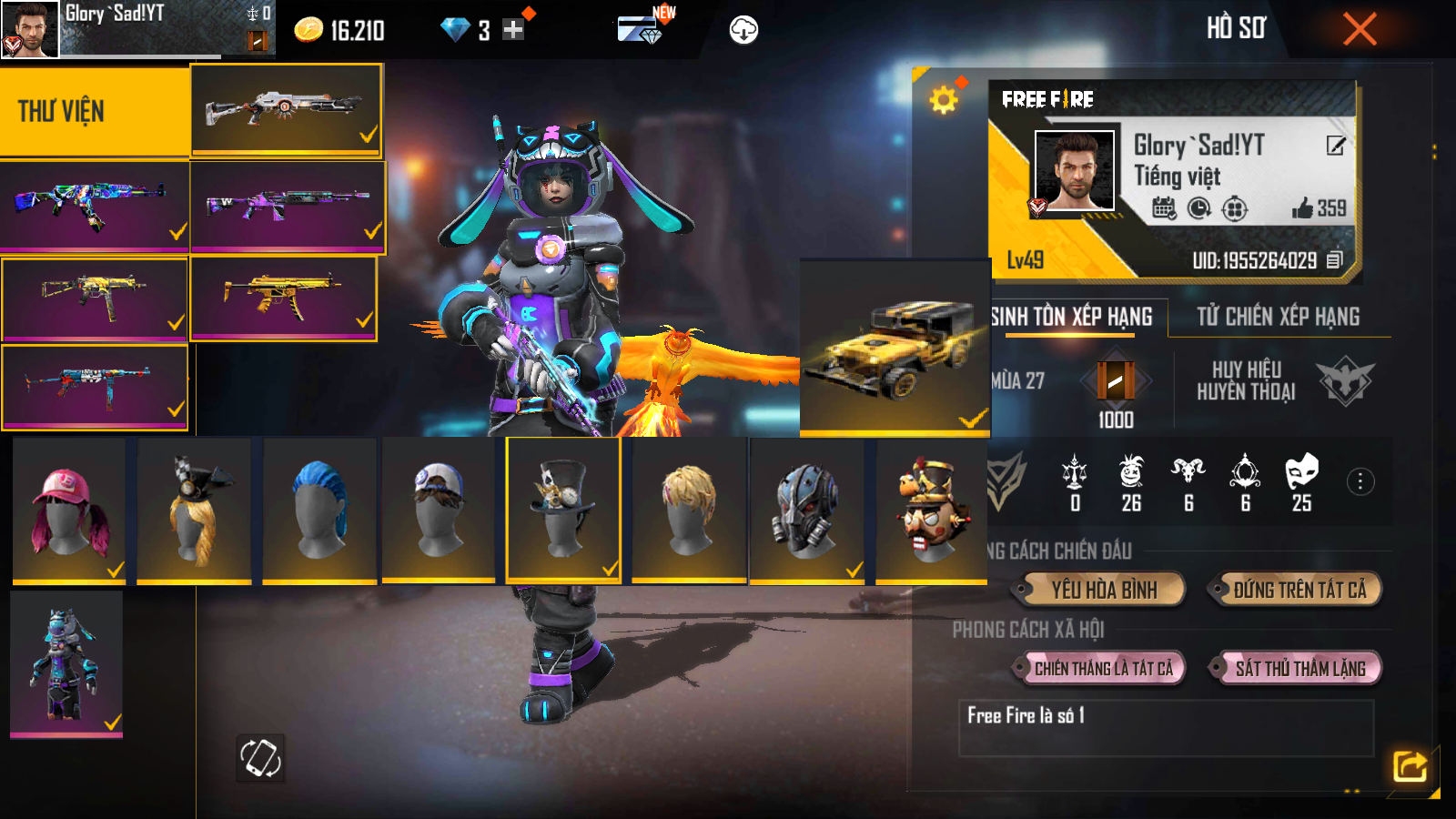
Task: Select the yellow jeep vehicle skin
Action: (x=895, y=348)
